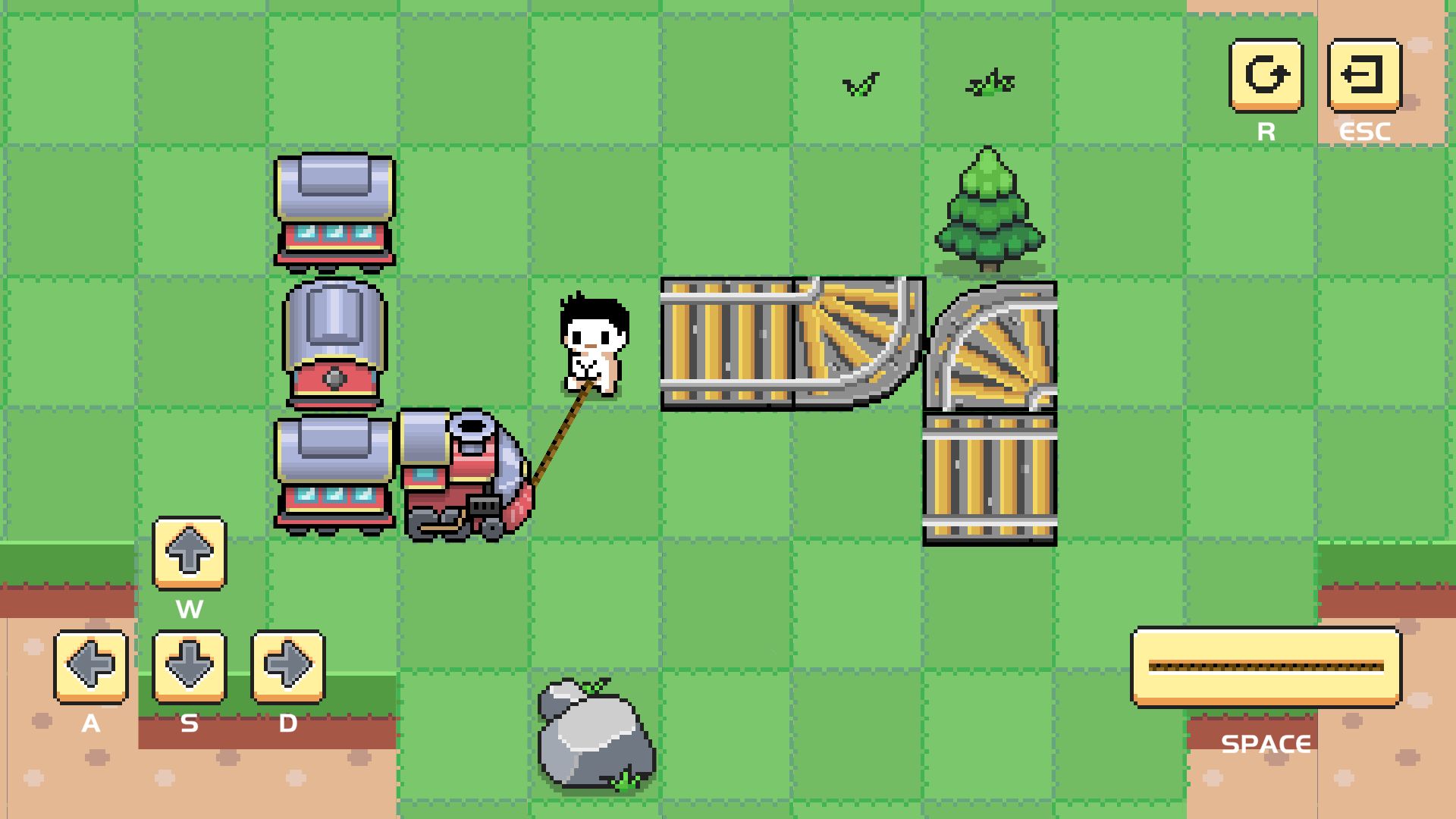Screen dimensions: 1456x819
Task: Select the topmost train wagon
Action: [x=334, y=209]
